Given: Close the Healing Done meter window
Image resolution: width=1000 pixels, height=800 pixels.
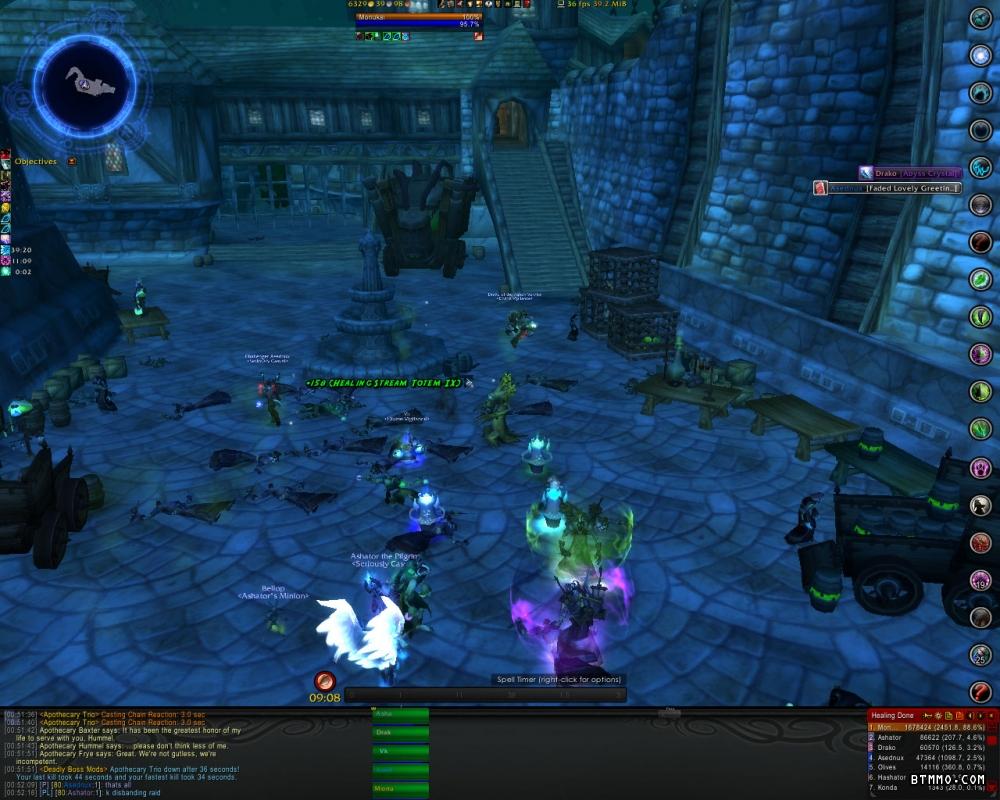Looking at the screenshot, I should pyautogui.click(x=993, y=715).
